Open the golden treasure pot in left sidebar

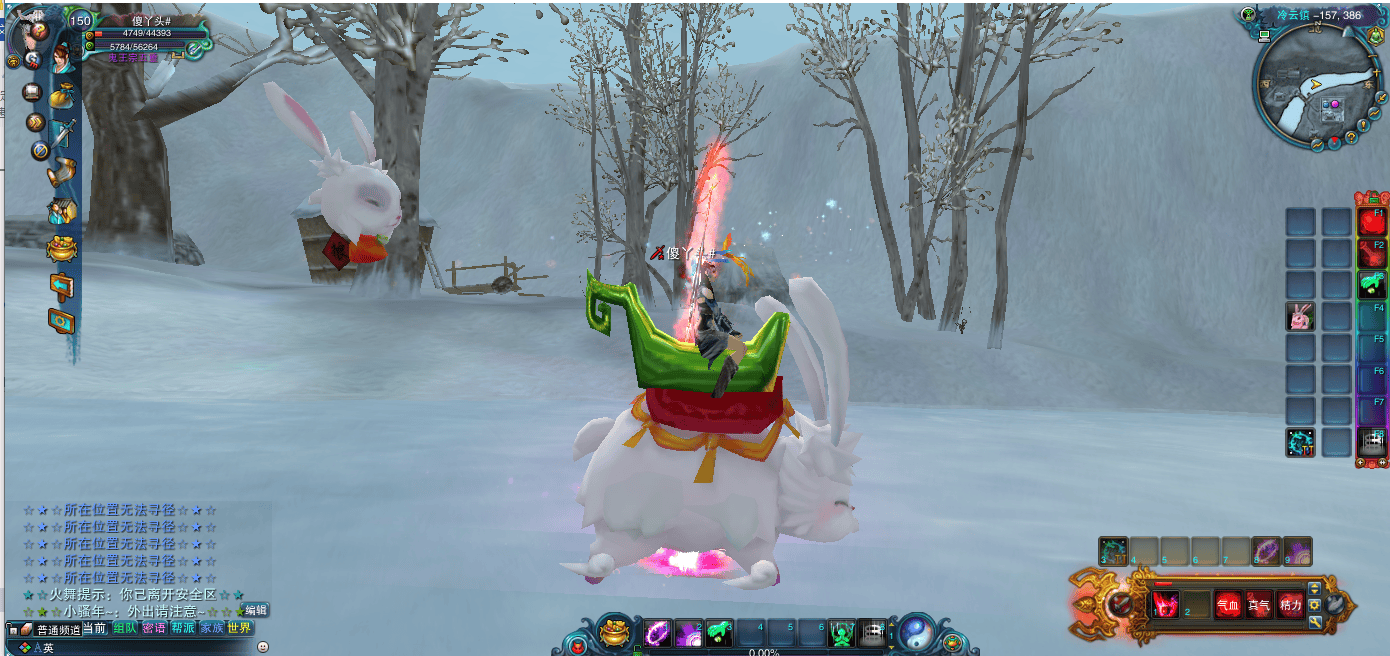tap(62, 249)
